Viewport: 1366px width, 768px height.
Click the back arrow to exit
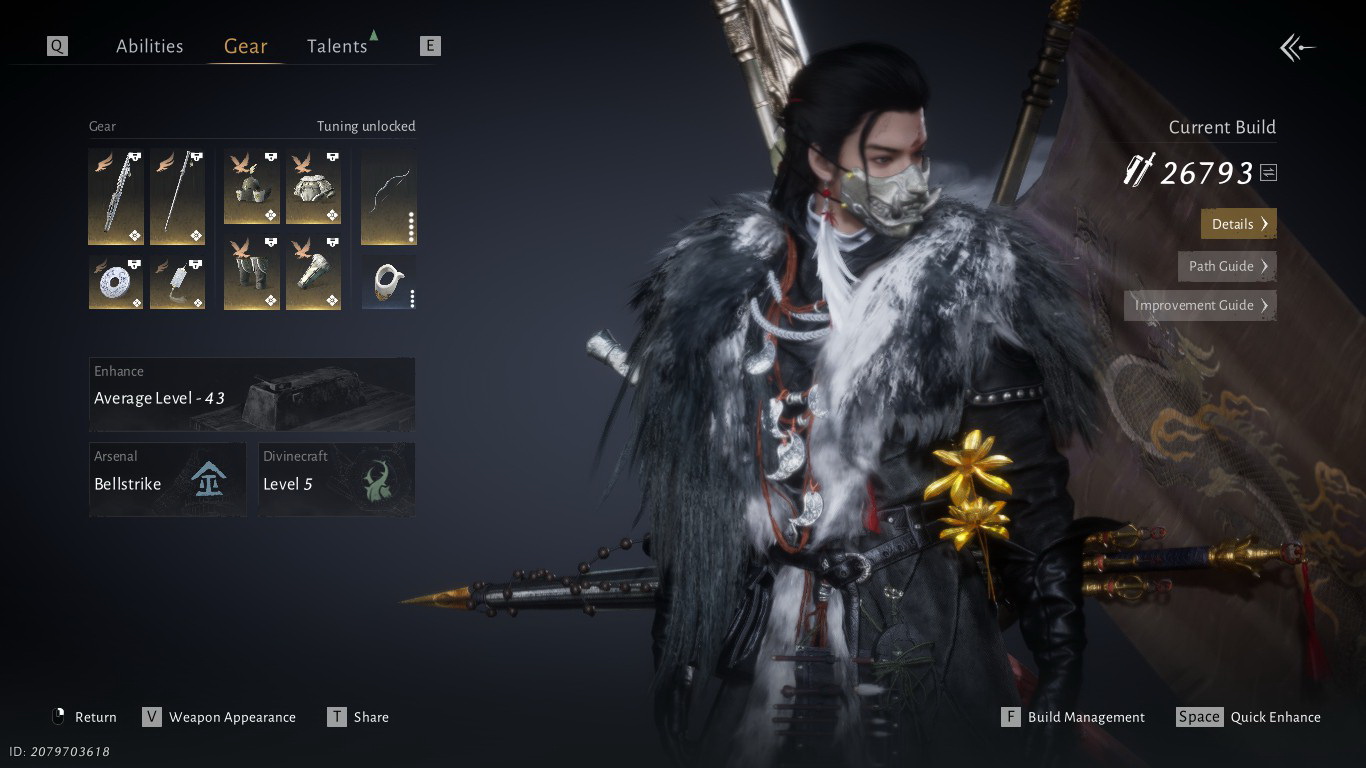(x=1297, y=47)
